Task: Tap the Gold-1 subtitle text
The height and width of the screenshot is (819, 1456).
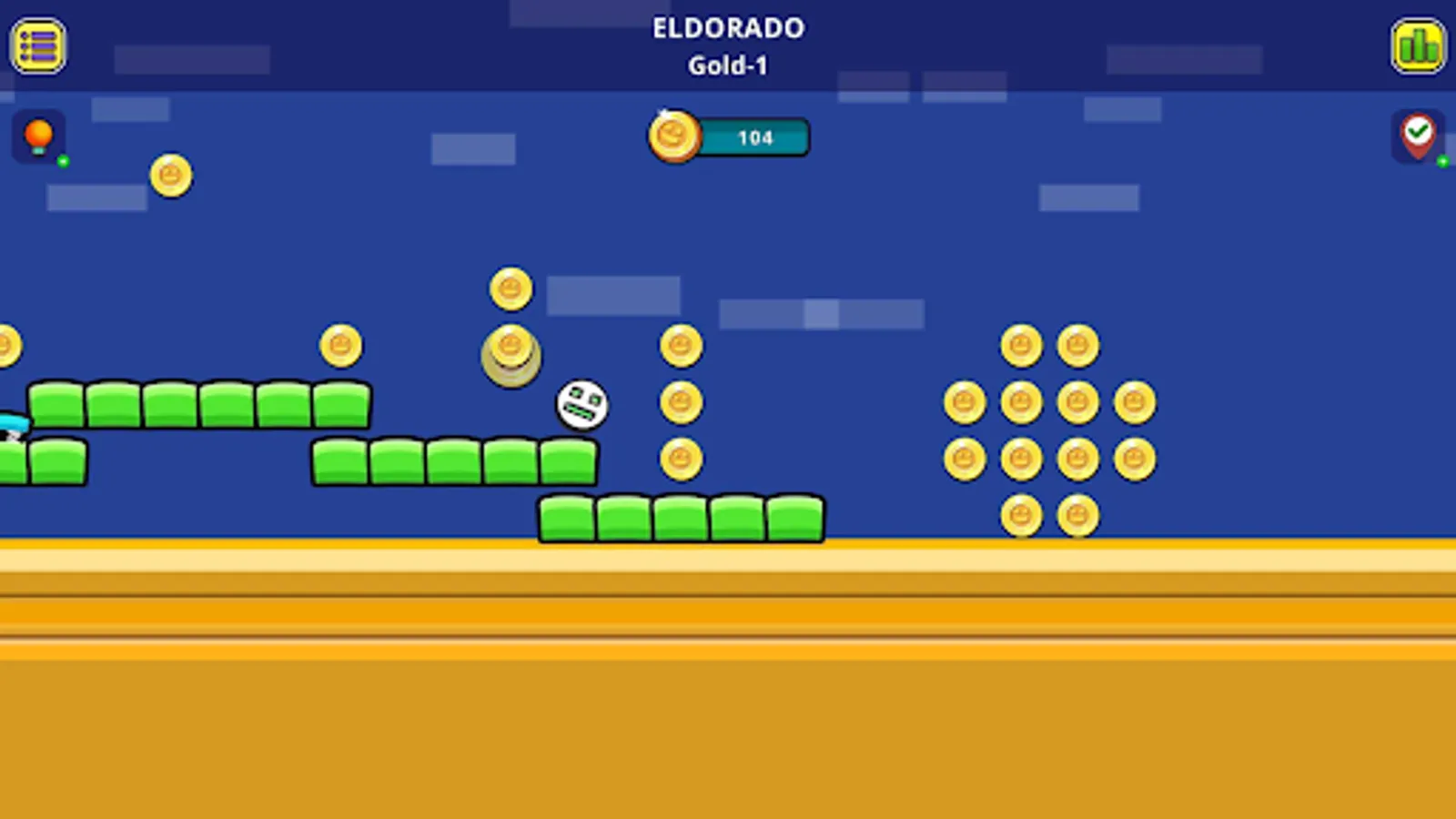Action: pyautogui.click(x=728, y=65)
